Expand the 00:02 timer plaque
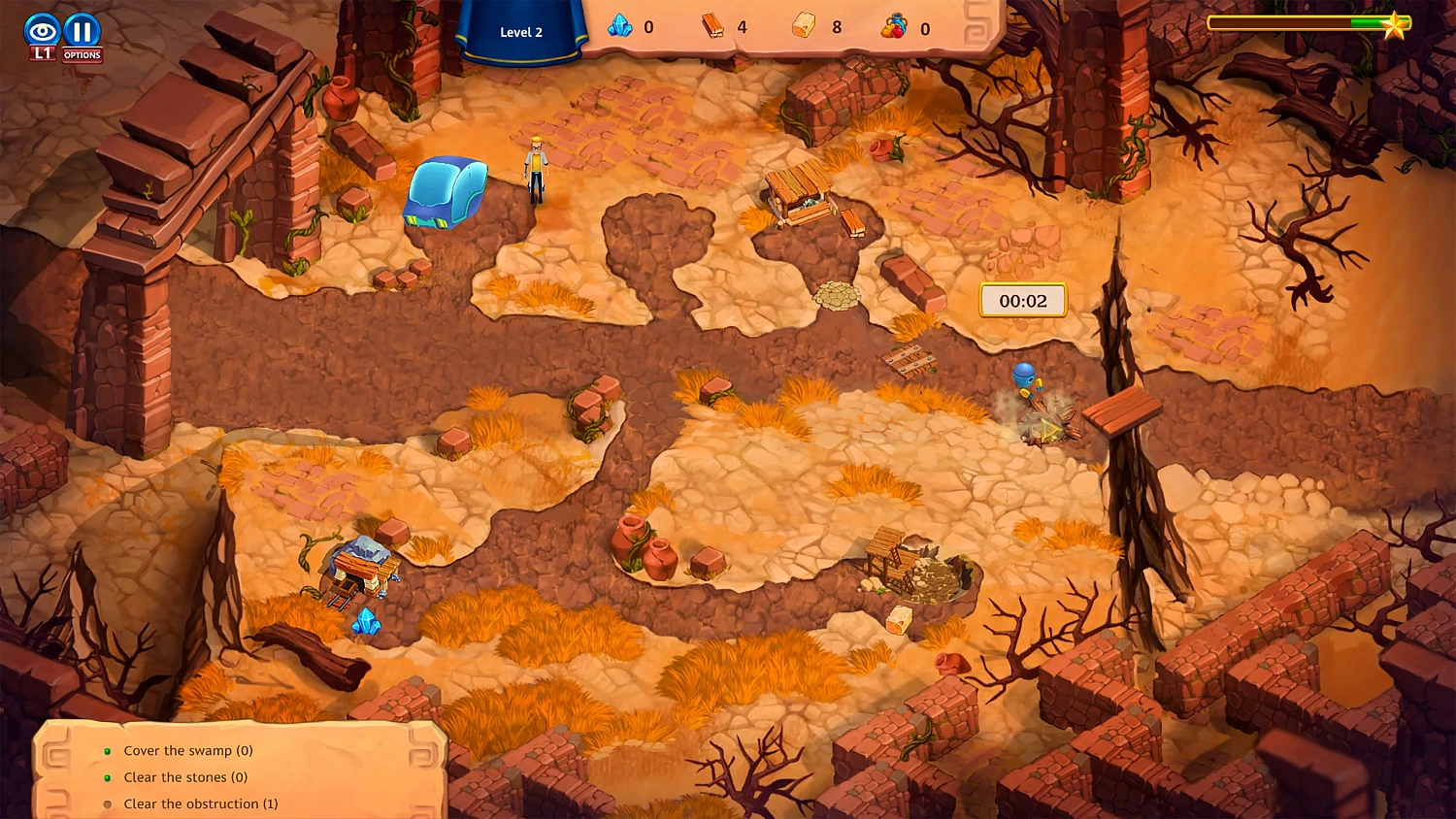The height and width of the screenshot is (819, 1456). pyautogui.click(x=1021, y=301)
